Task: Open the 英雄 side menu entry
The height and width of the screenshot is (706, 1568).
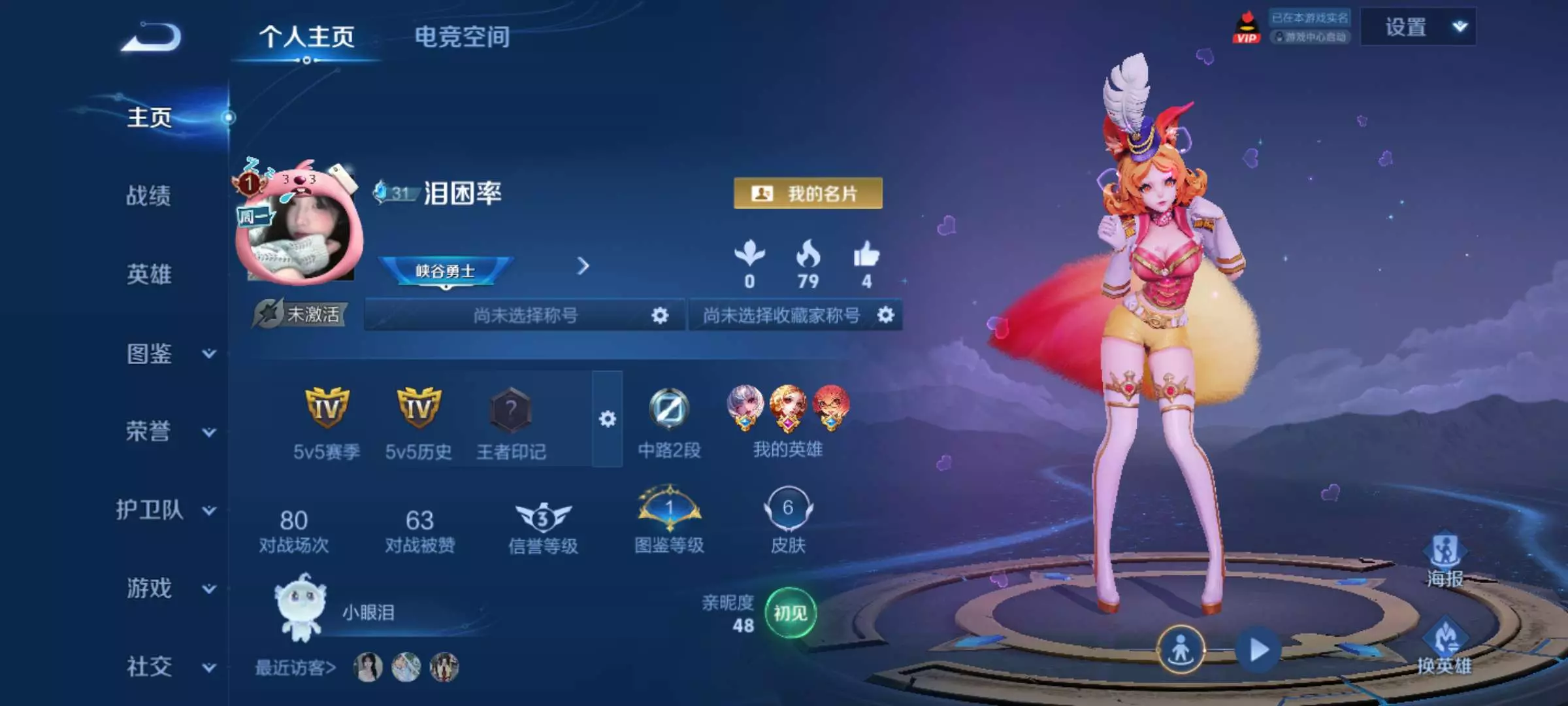Action: (149, 274)
